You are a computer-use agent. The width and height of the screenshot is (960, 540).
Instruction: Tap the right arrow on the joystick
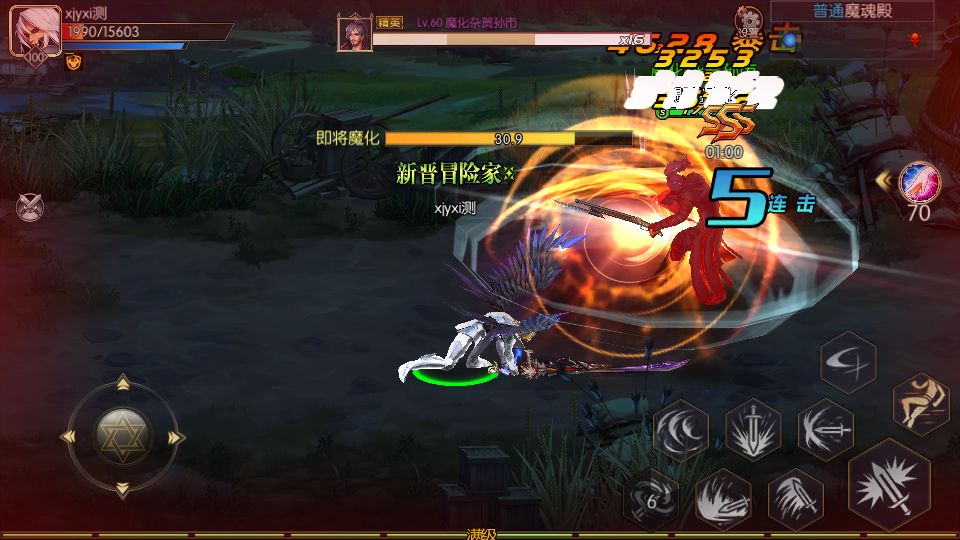177,436
